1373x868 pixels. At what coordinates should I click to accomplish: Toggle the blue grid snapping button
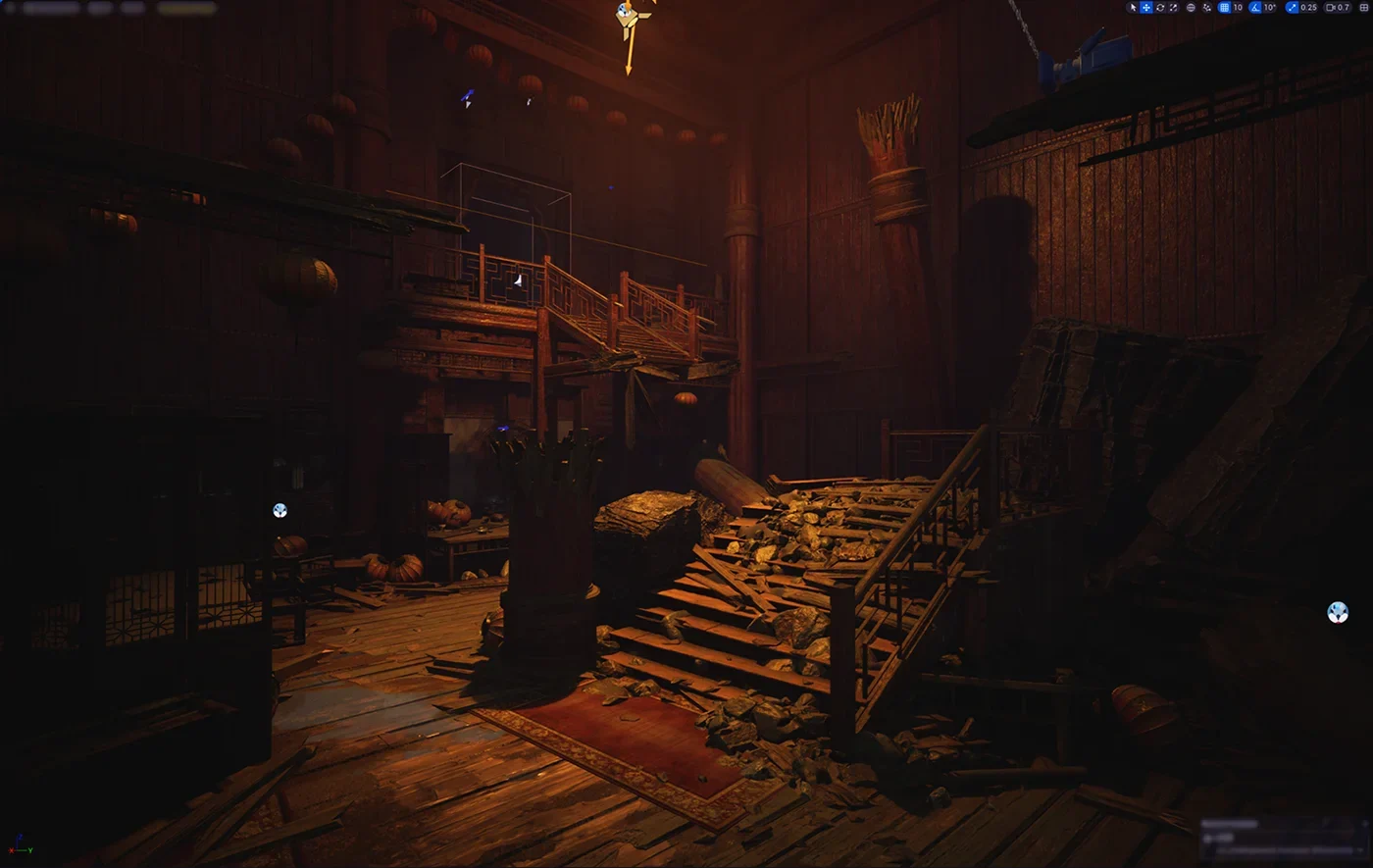pyautogui.click(x=1224, y=8)
